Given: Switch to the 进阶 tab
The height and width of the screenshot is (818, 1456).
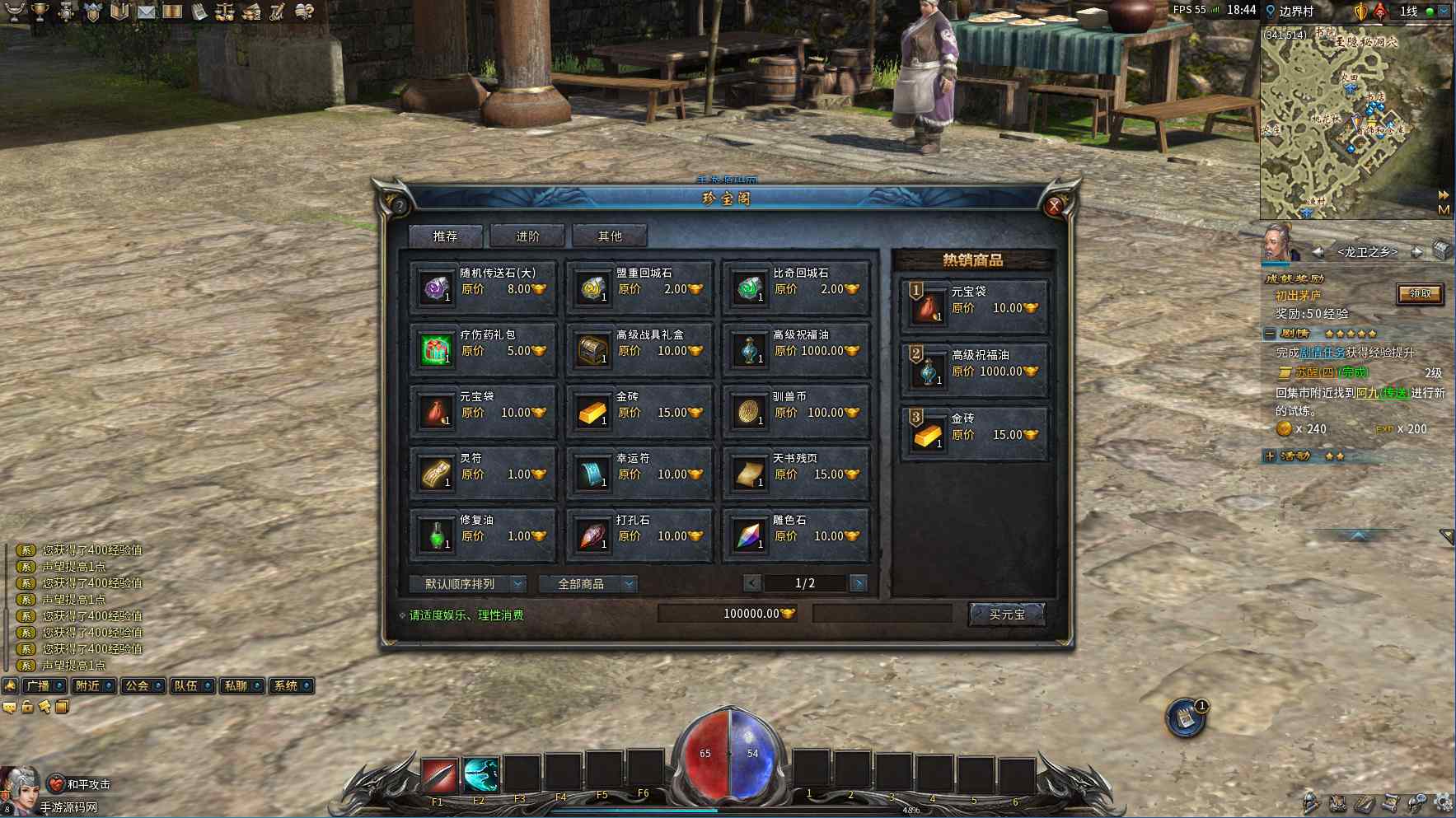Looking at the screenshot, I should (x=527, y=236).
